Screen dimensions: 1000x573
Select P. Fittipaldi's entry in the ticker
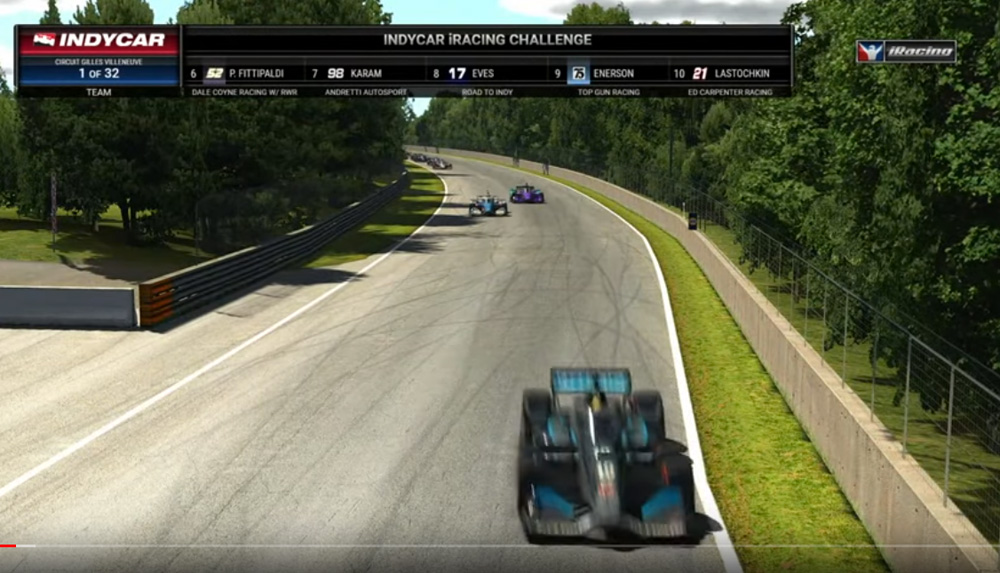245,73
